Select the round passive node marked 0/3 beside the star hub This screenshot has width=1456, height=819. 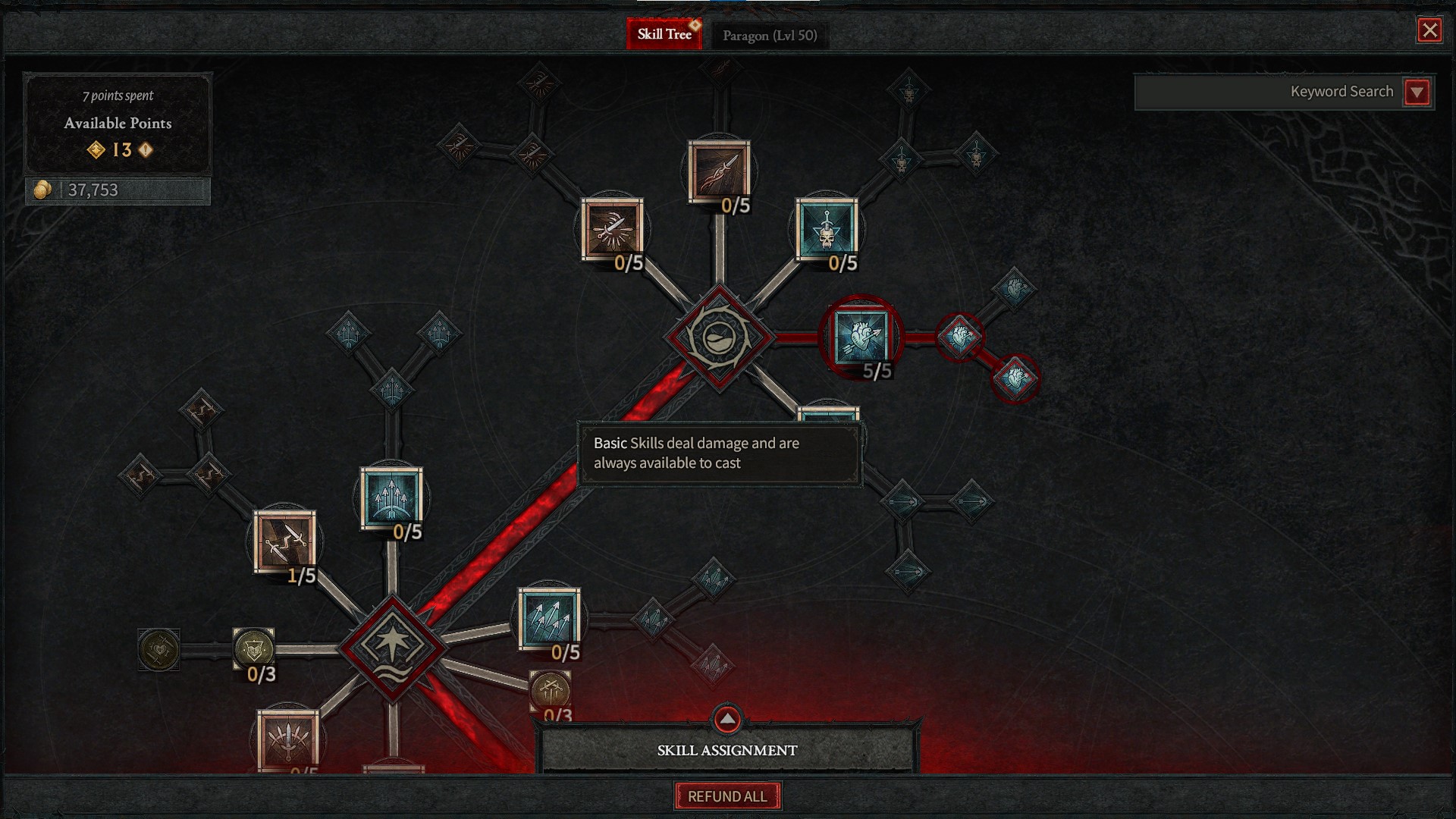[x=253, y=649]
